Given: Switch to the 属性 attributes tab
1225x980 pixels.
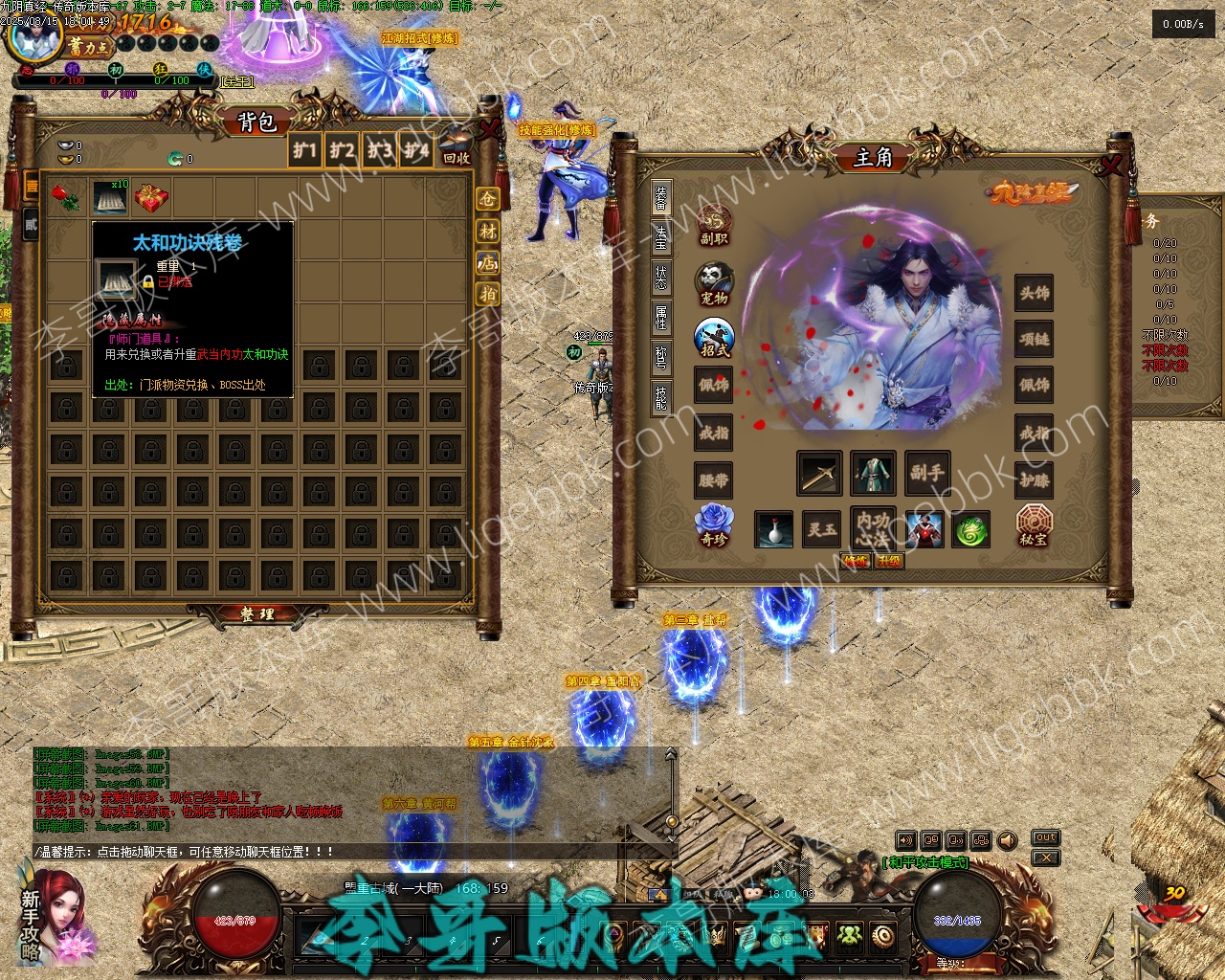Looking at the screenshot, I should 661,317.
